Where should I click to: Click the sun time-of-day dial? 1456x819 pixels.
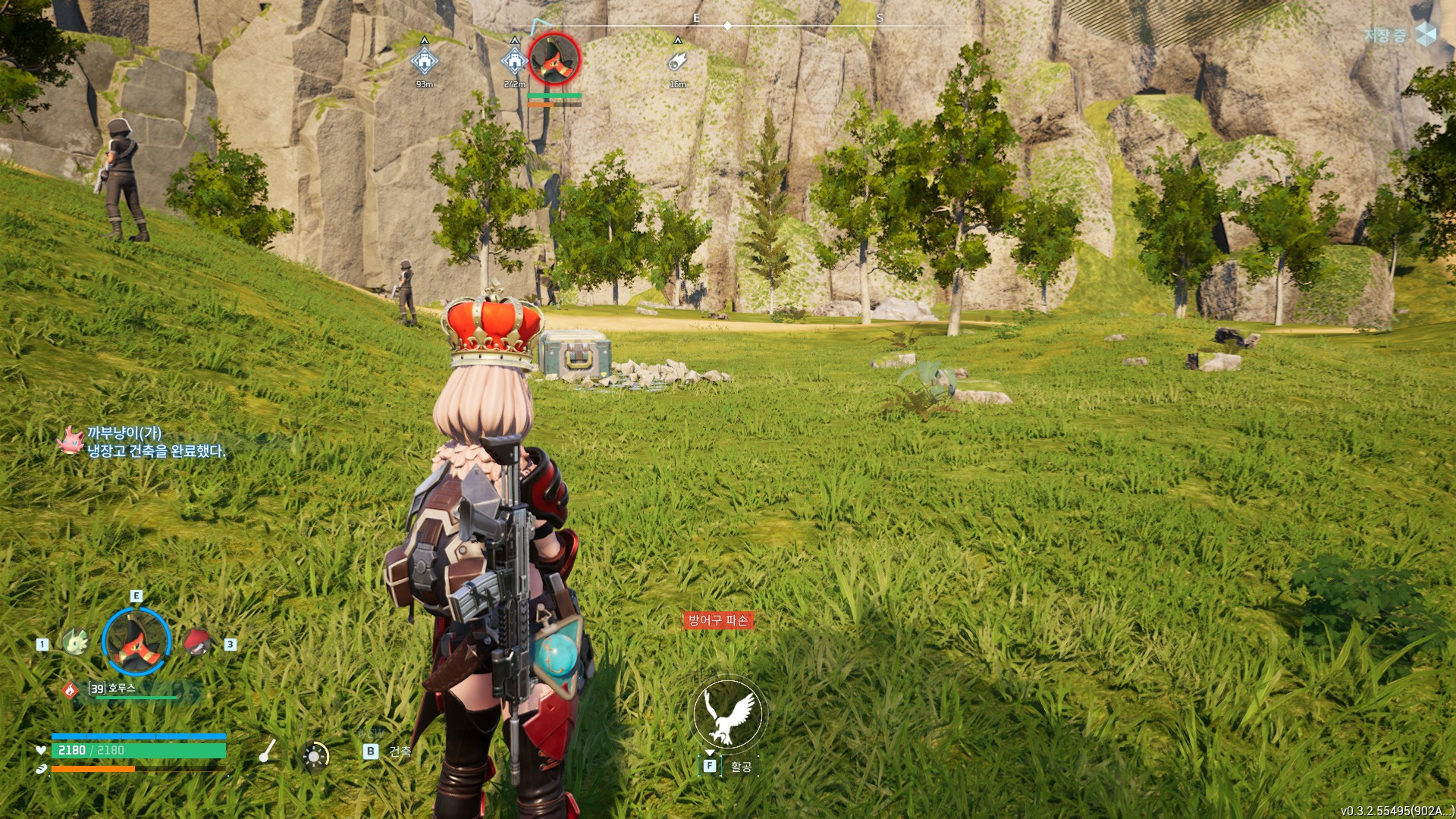click(315, 756)
